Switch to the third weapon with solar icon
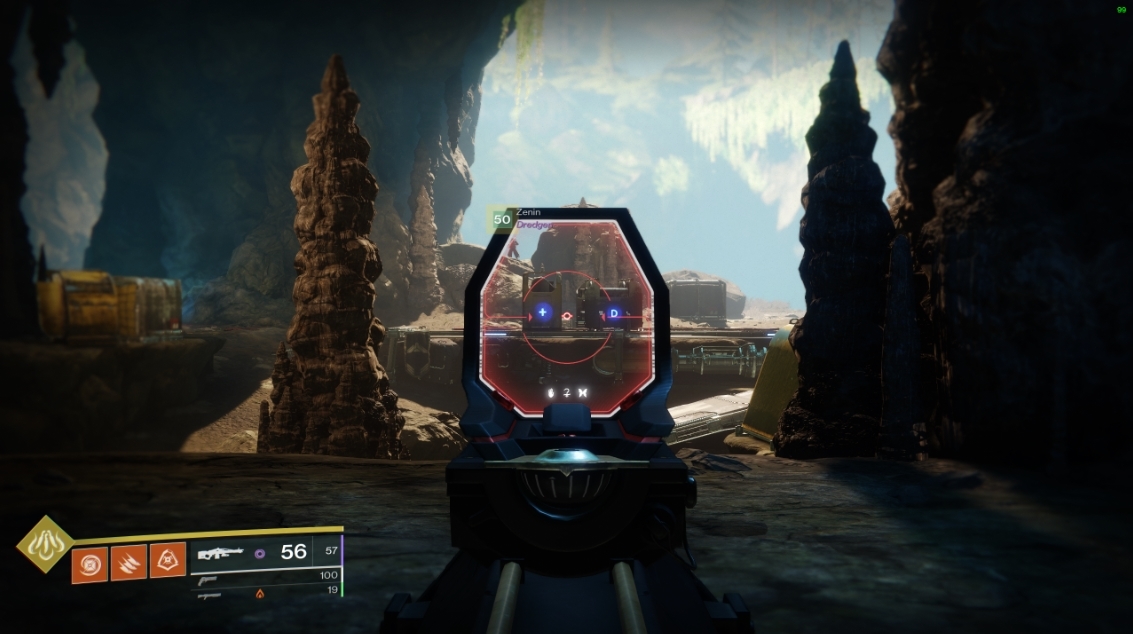 click(211, 594)
